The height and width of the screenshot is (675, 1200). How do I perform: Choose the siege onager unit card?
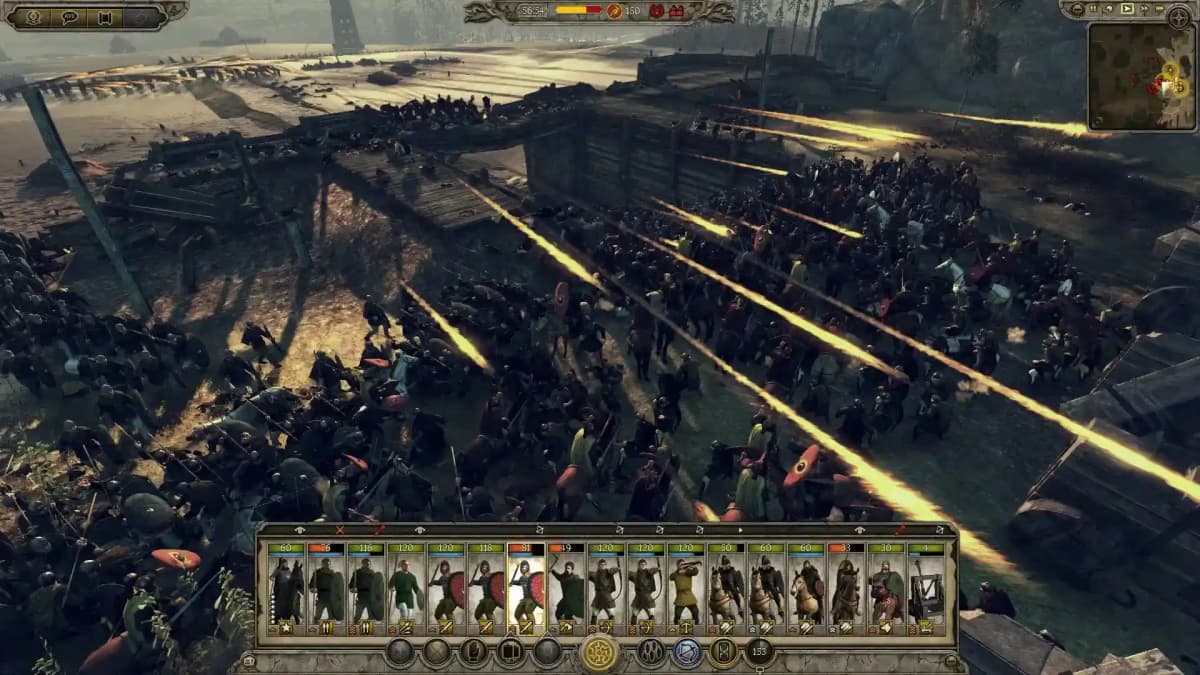[x=925, y=590]
